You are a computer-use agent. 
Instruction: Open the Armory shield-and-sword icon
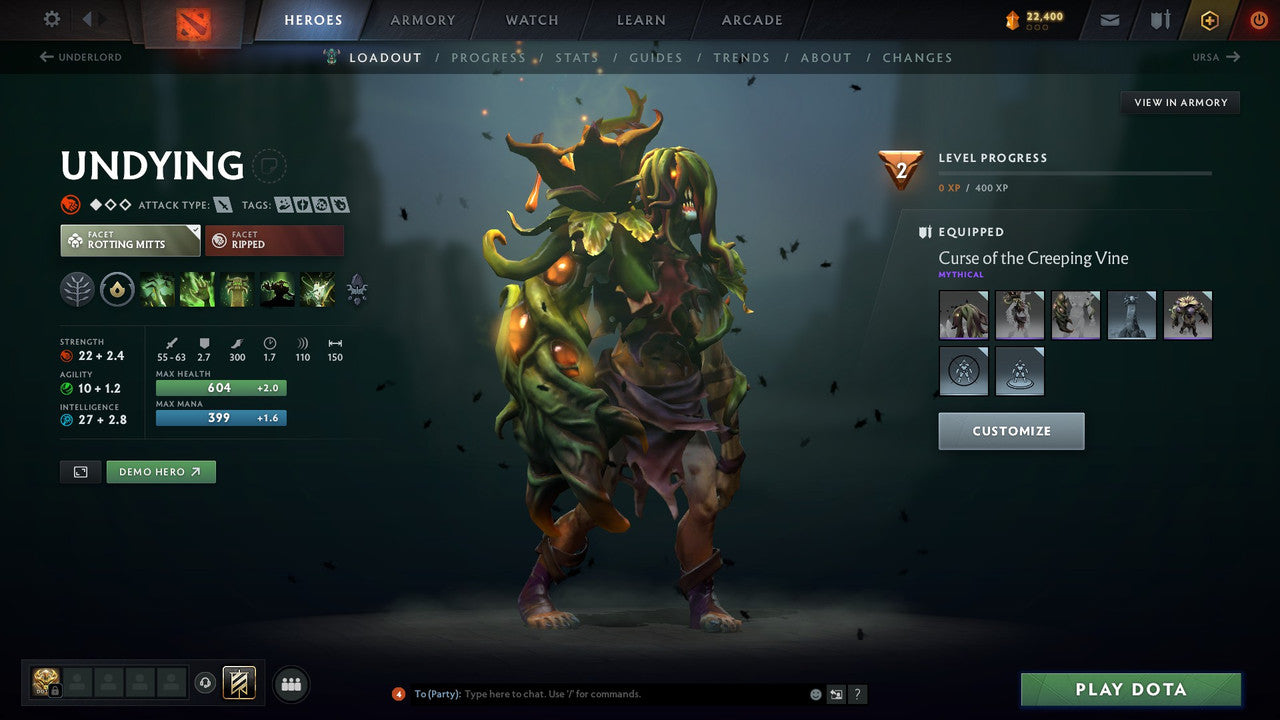coord(1158,19)
